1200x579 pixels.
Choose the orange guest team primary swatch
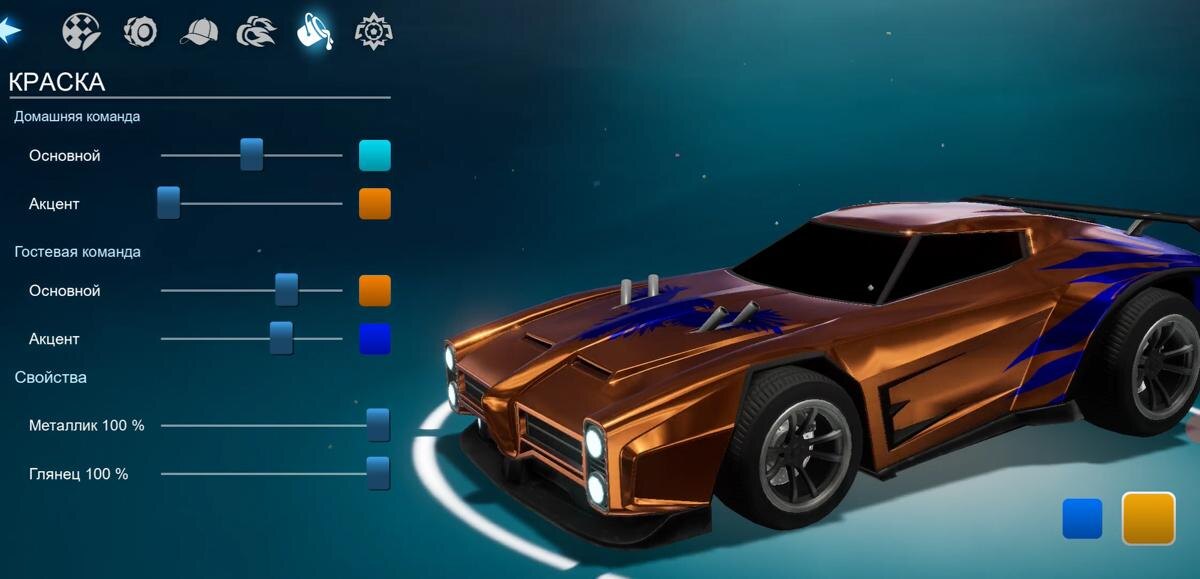point(375,290)
